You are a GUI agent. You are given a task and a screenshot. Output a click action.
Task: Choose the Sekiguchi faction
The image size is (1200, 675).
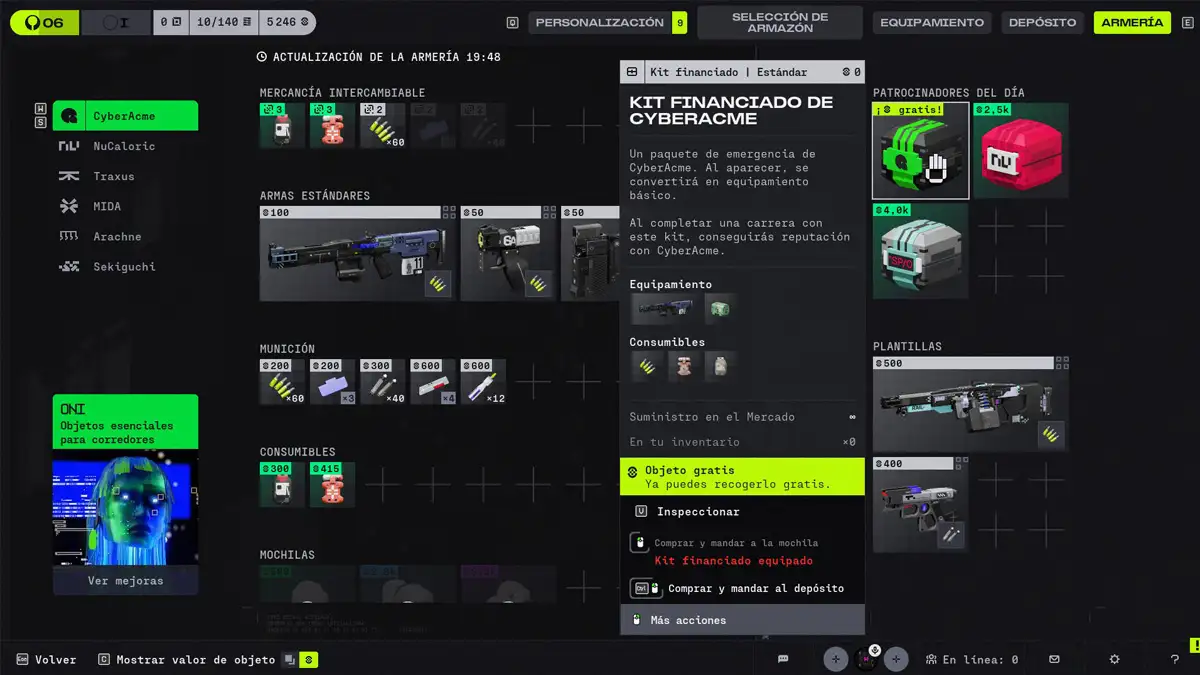point(124,266)
